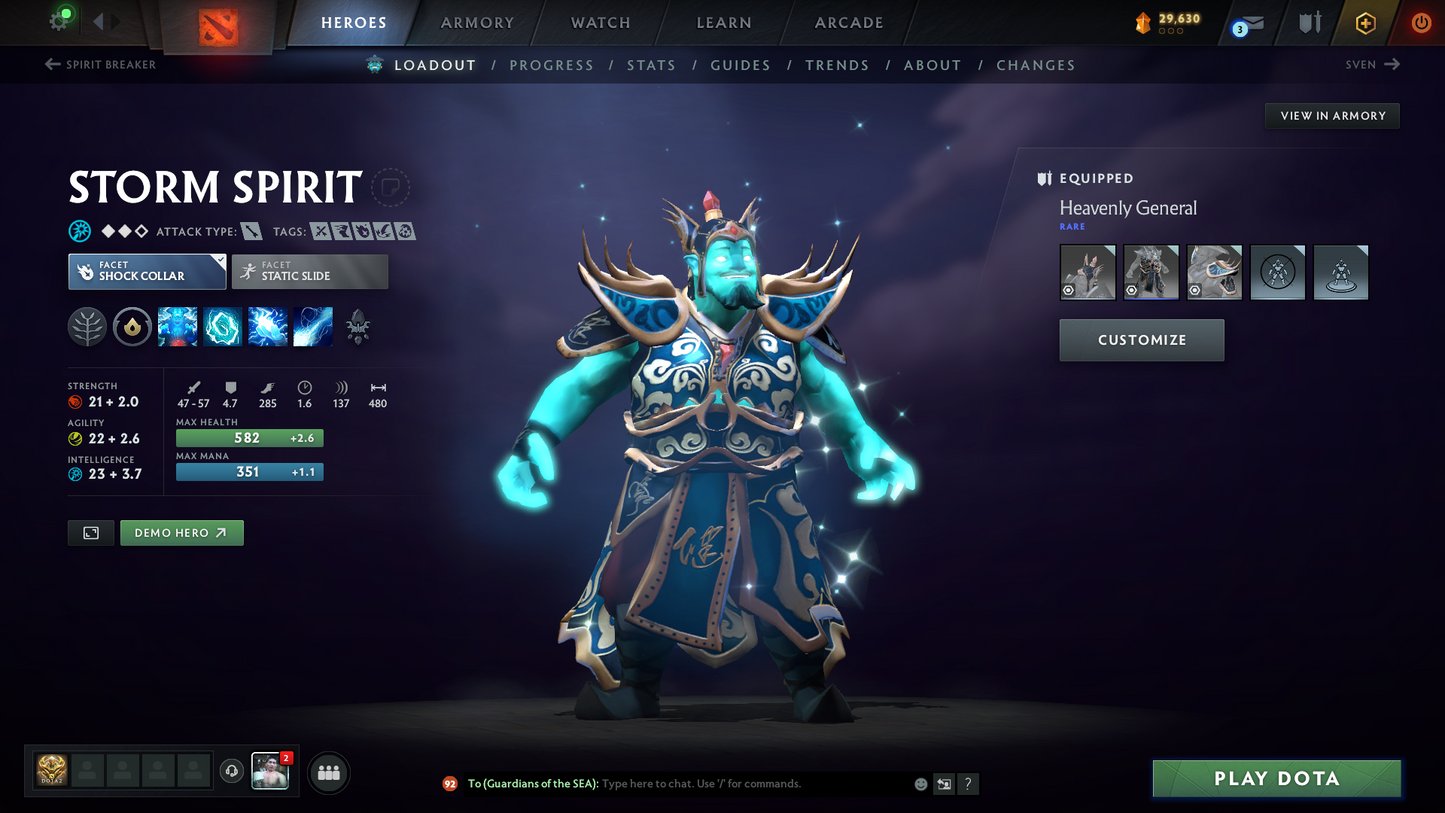
Task: Click the Ball Lightning ultimate icon
Action: tap(312, 327)
